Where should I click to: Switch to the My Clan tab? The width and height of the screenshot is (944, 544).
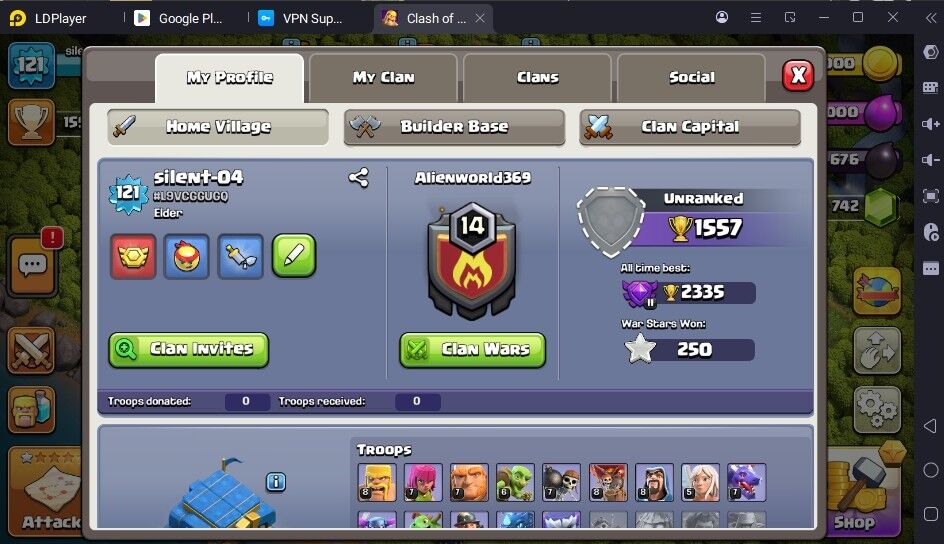[383, 77]
